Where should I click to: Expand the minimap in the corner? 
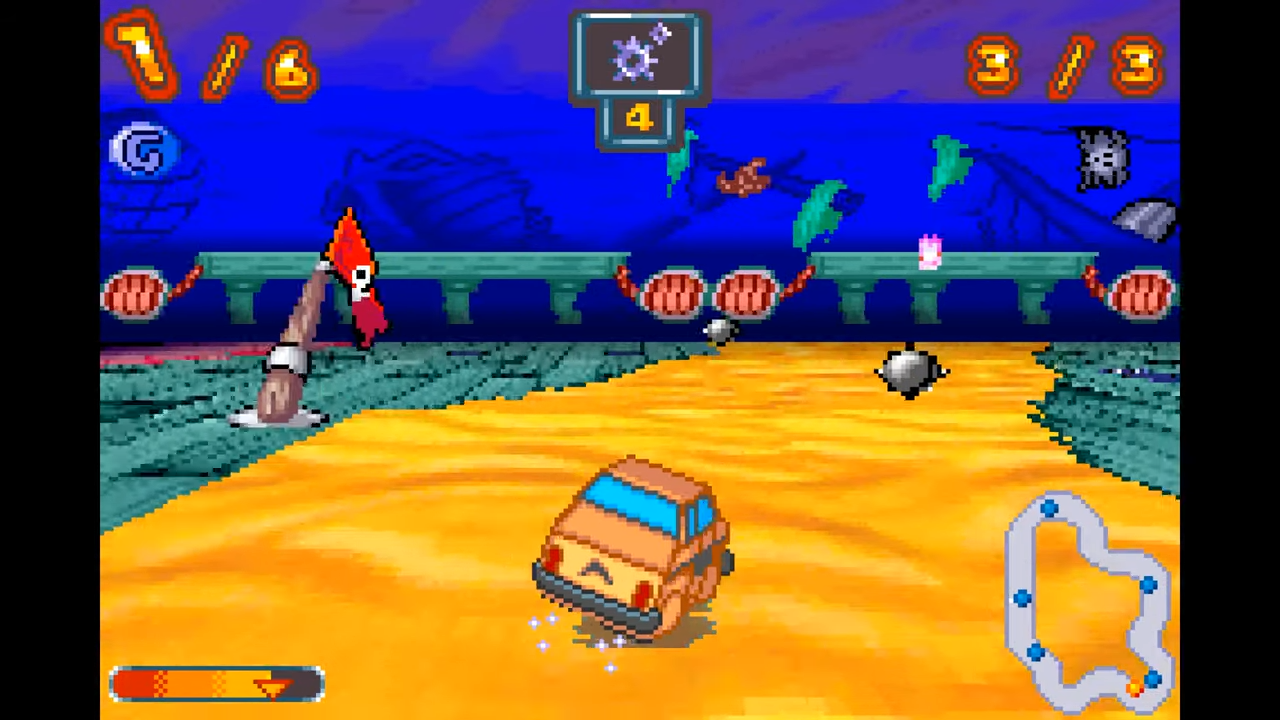(x=1090, y=600)
